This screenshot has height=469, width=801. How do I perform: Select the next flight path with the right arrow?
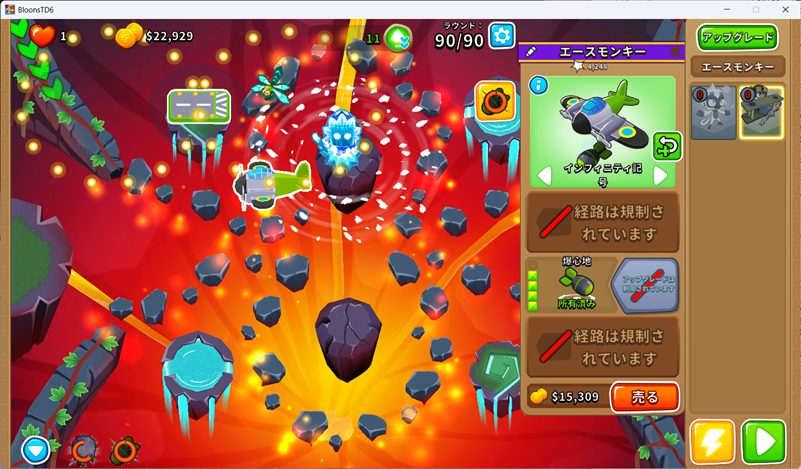660,176
